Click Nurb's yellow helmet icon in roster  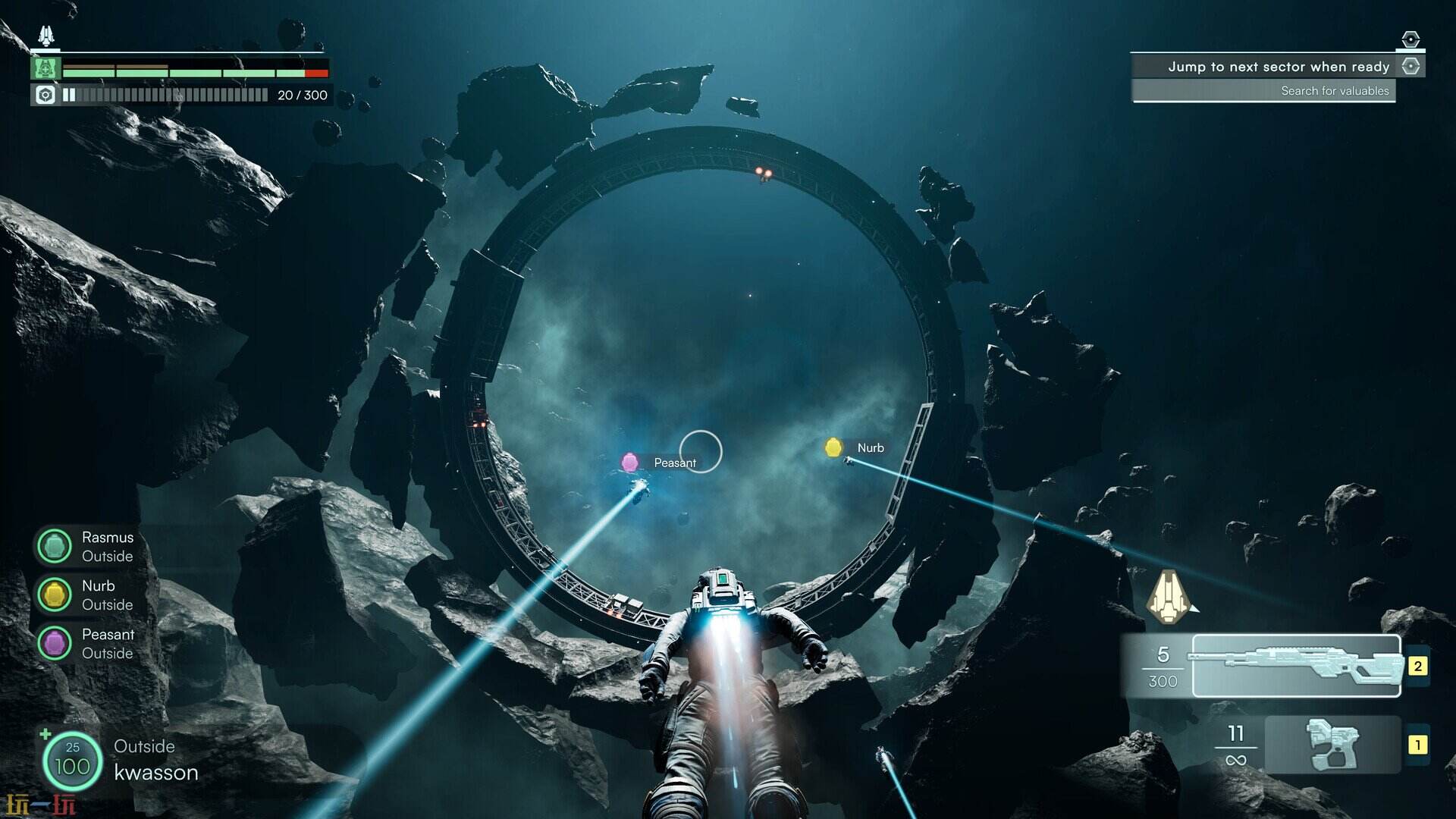click(55, 595)
